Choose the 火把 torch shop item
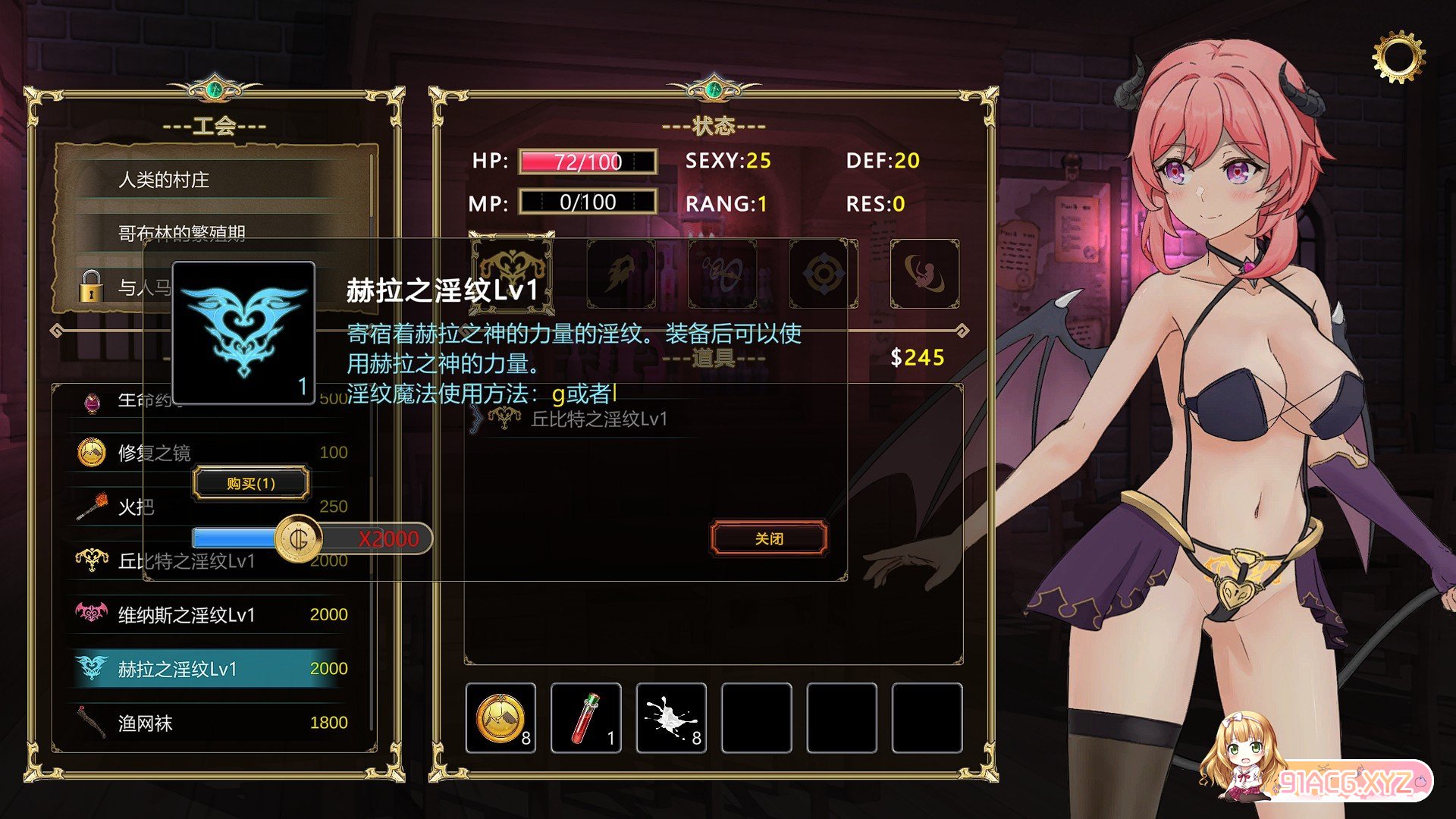 (135, 507)
